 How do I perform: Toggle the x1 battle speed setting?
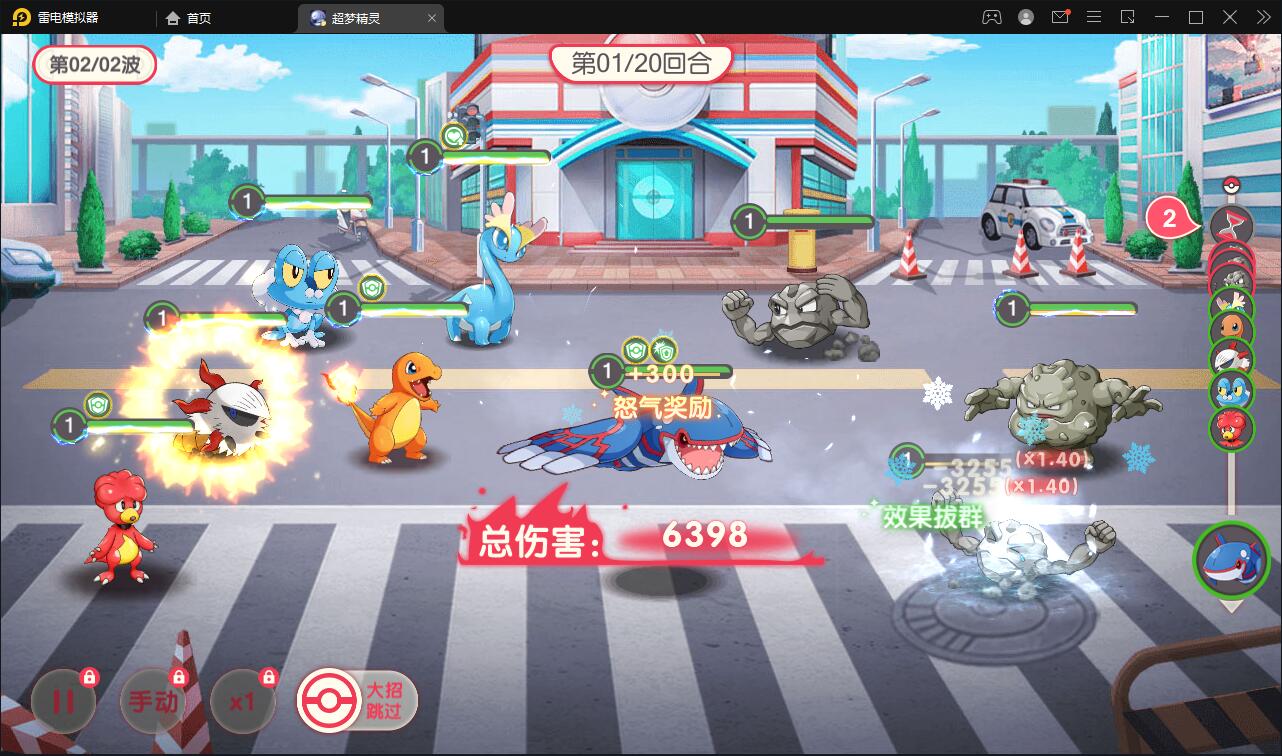242,700
